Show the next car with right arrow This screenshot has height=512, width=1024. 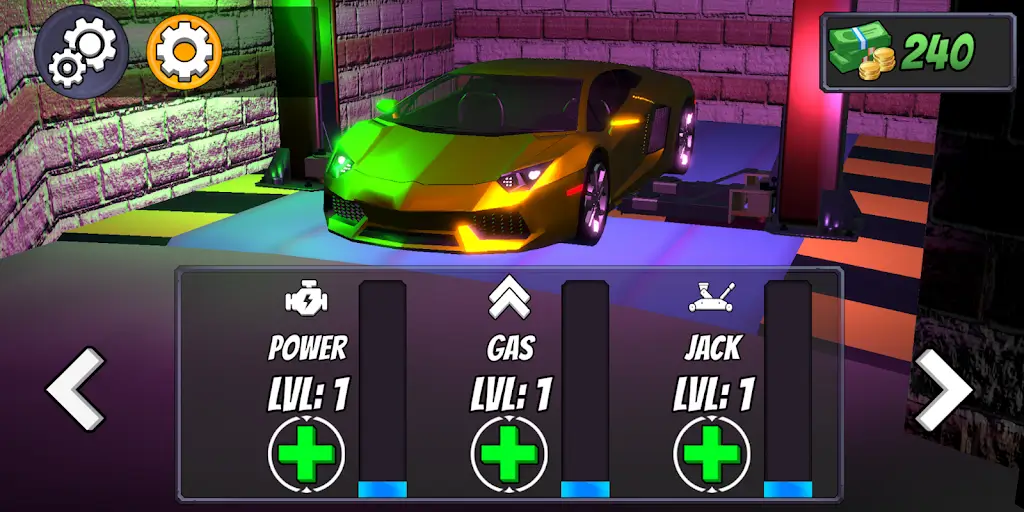pos(943,390)
